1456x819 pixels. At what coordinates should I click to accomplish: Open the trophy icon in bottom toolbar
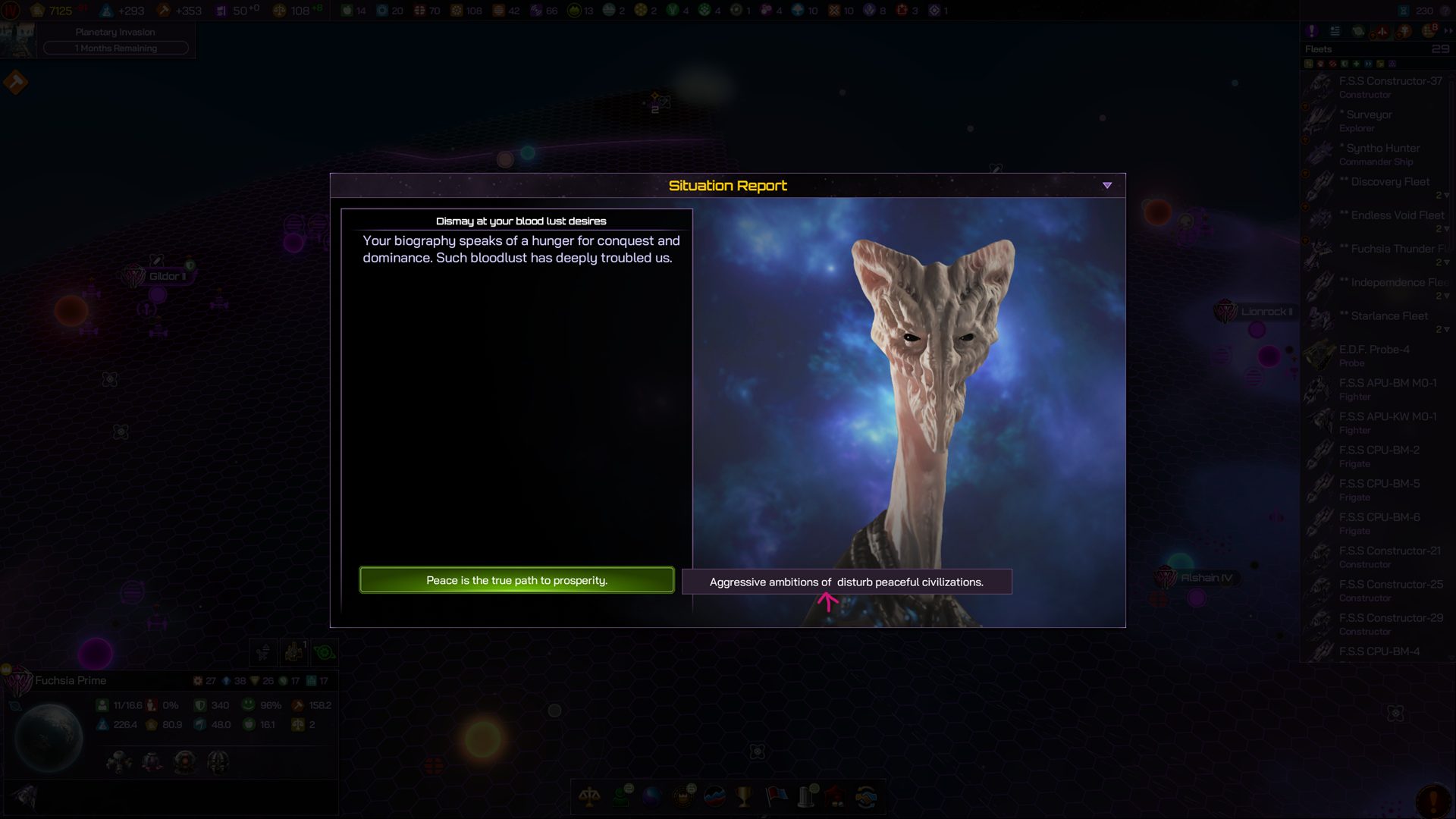(745, 796)
